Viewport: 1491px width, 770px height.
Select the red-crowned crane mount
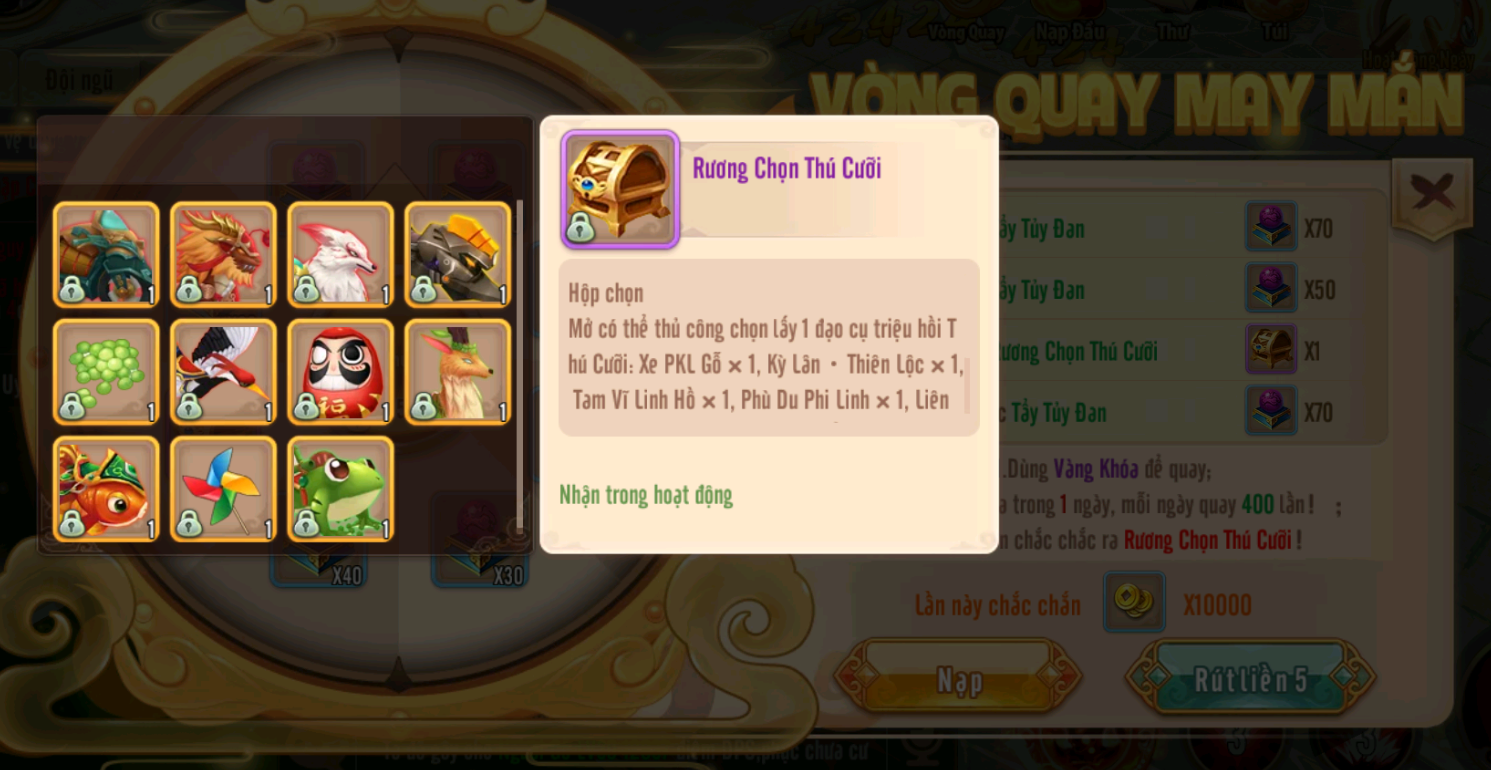[223, 372]
